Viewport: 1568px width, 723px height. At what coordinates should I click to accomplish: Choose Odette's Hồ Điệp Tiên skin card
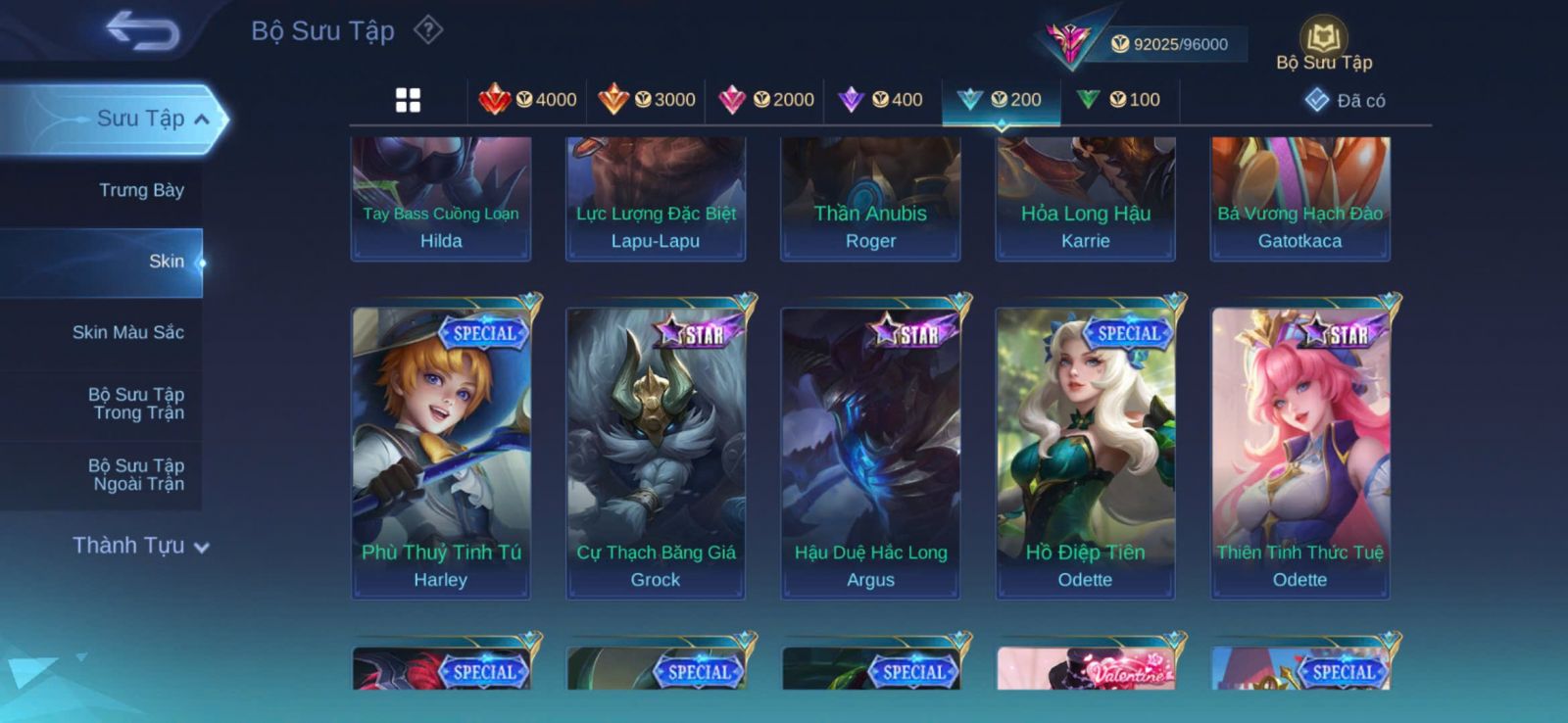point(1085,451)
